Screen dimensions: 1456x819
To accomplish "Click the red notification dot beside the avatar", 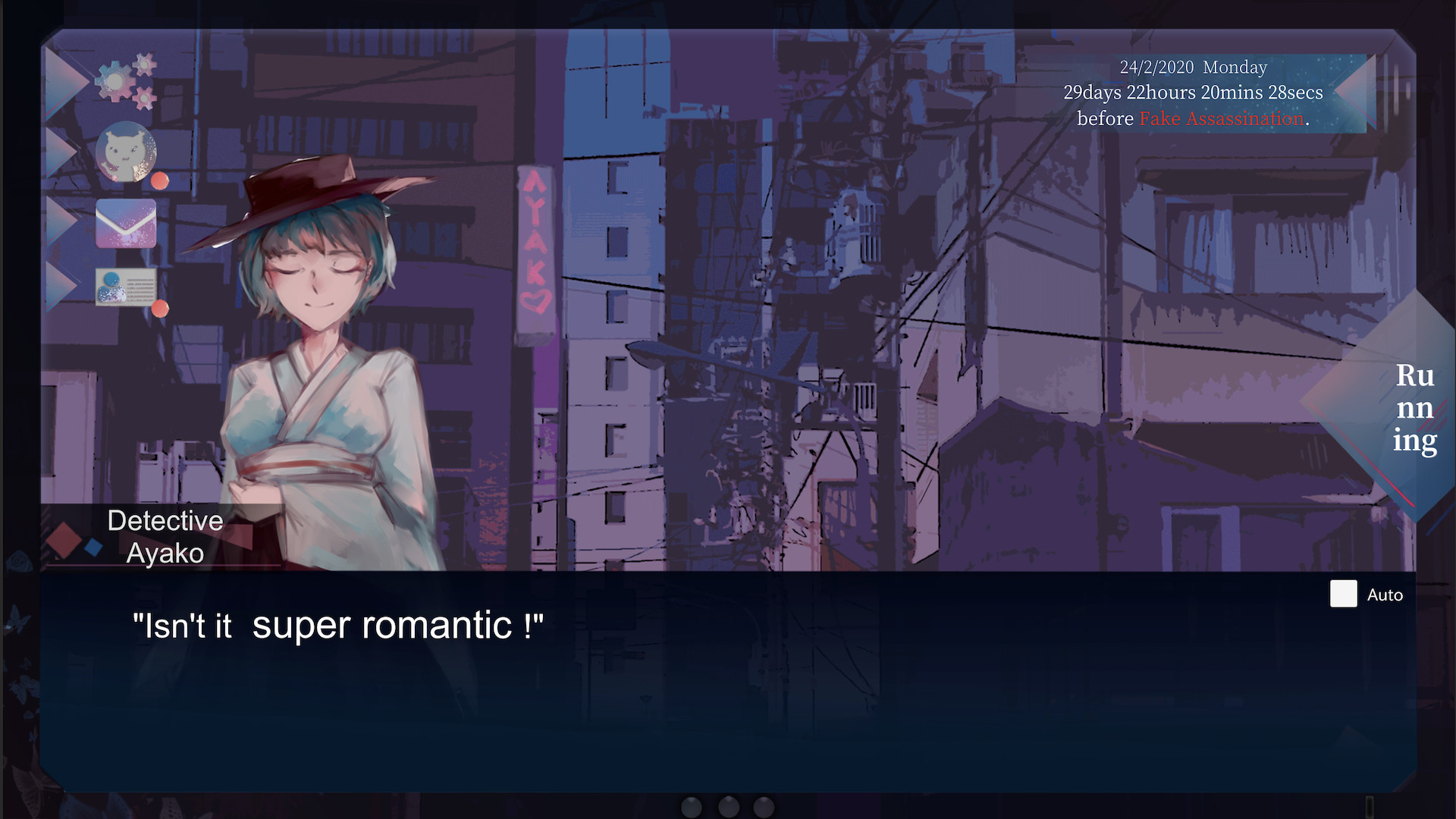I will point(160,180).
